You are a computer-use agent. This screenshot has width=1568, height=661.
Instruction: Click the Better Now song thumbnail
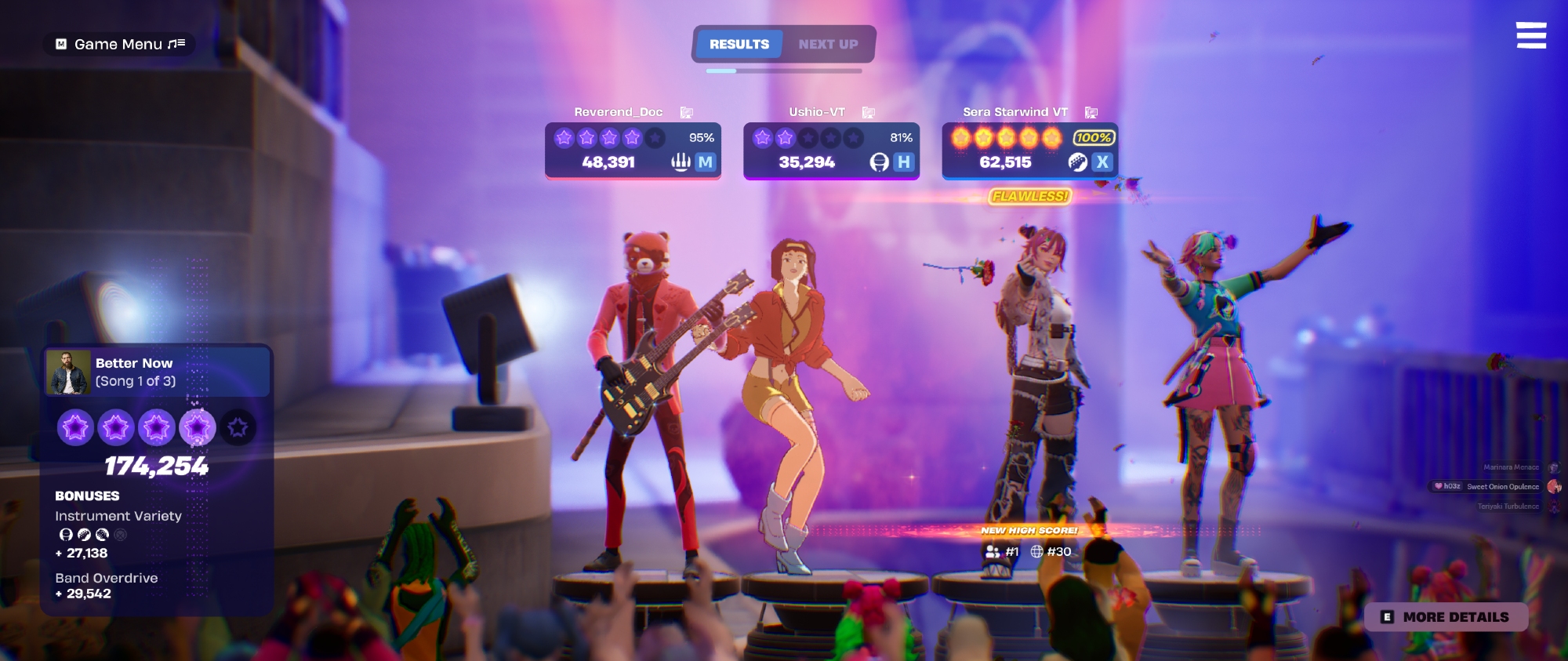click(67, 372)
